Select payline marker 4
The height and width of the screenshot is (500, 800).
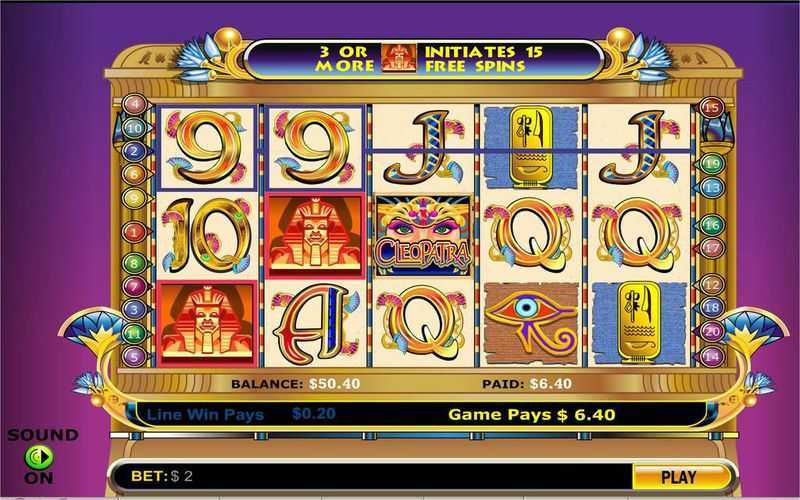(134, 103)
